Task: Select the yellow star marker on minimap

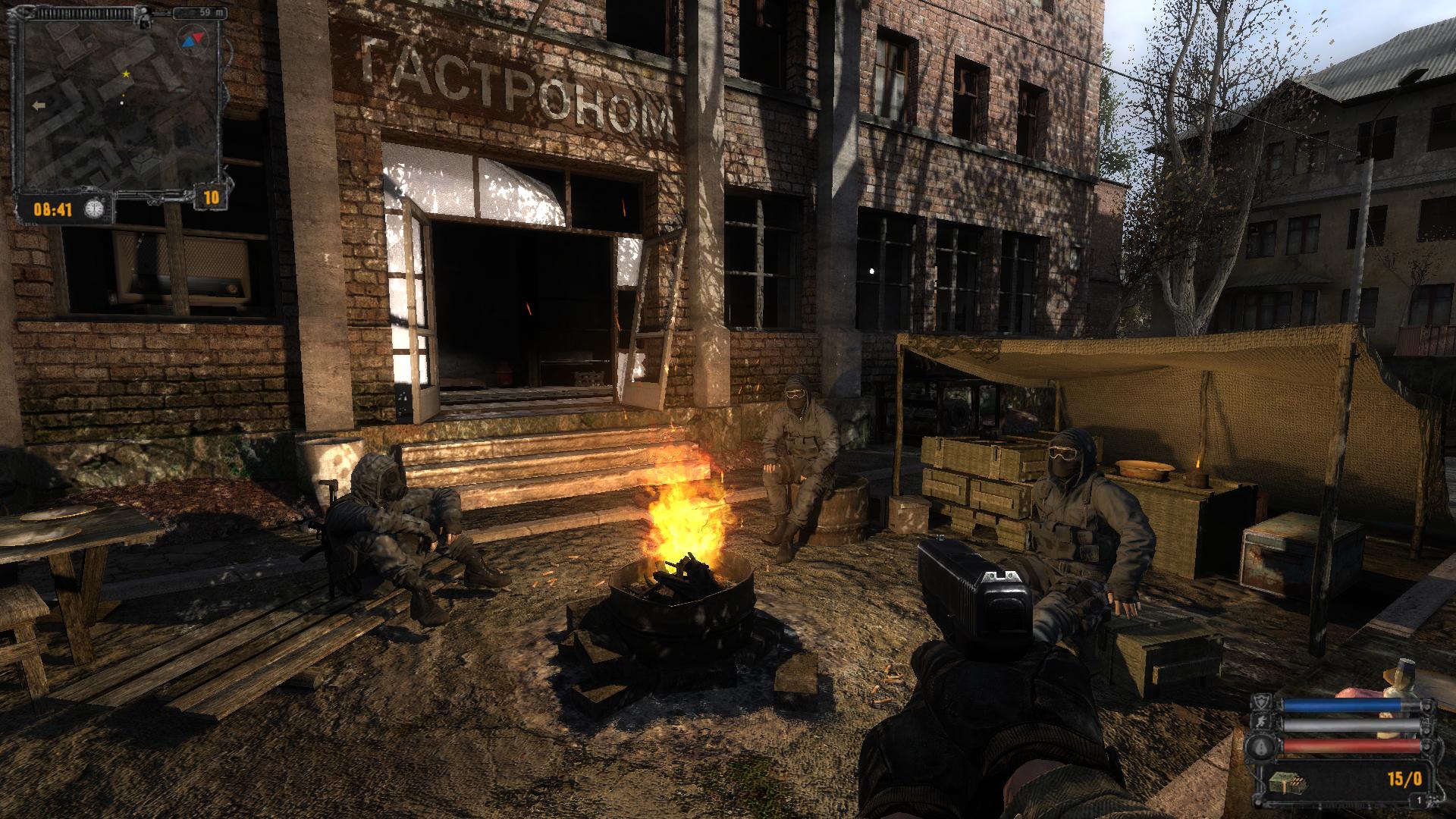Action: 126,74
